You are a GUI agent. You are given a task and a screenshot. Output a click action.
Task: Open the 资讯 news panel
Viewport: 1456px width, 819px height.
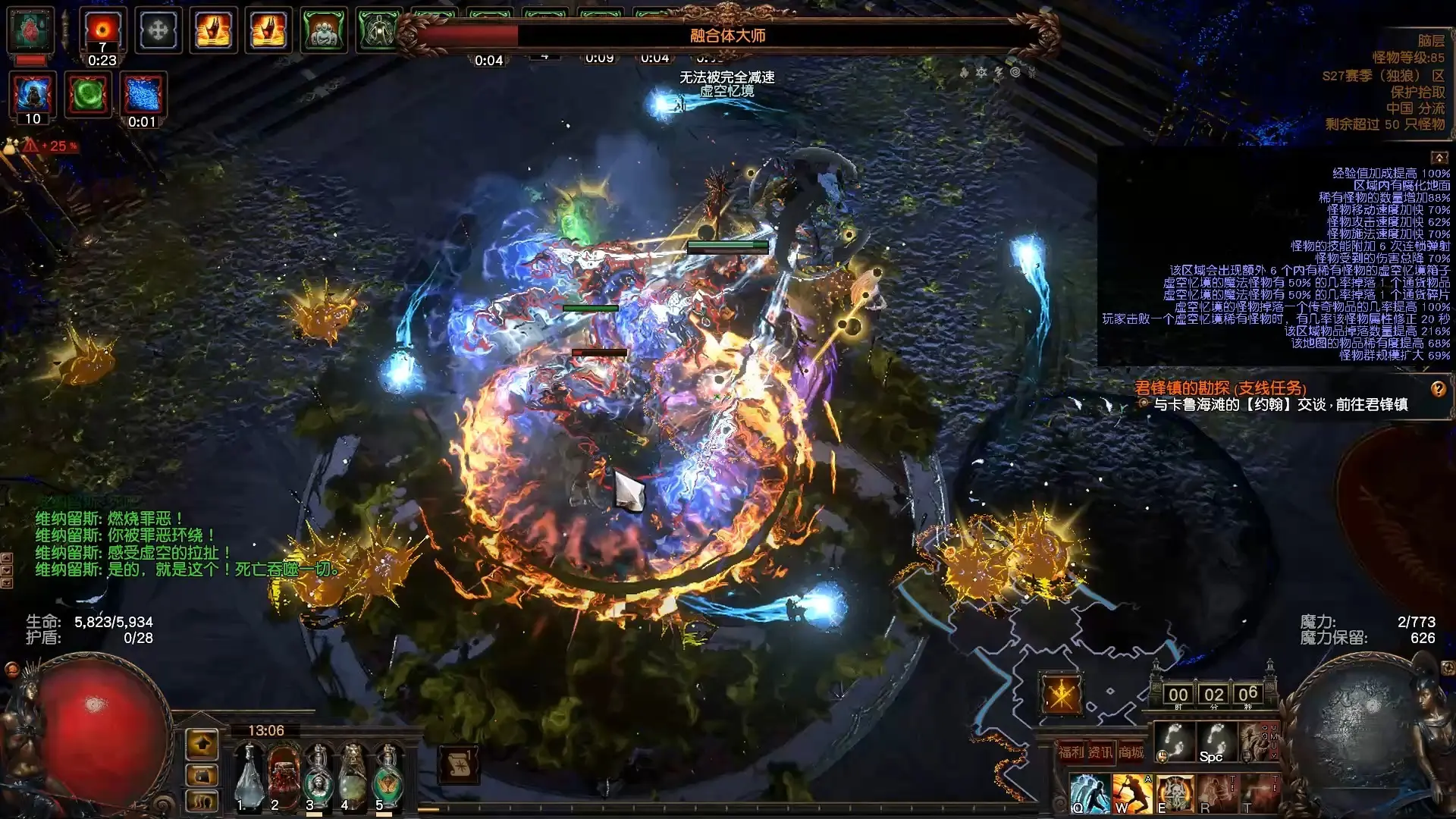click(1100, 752)
